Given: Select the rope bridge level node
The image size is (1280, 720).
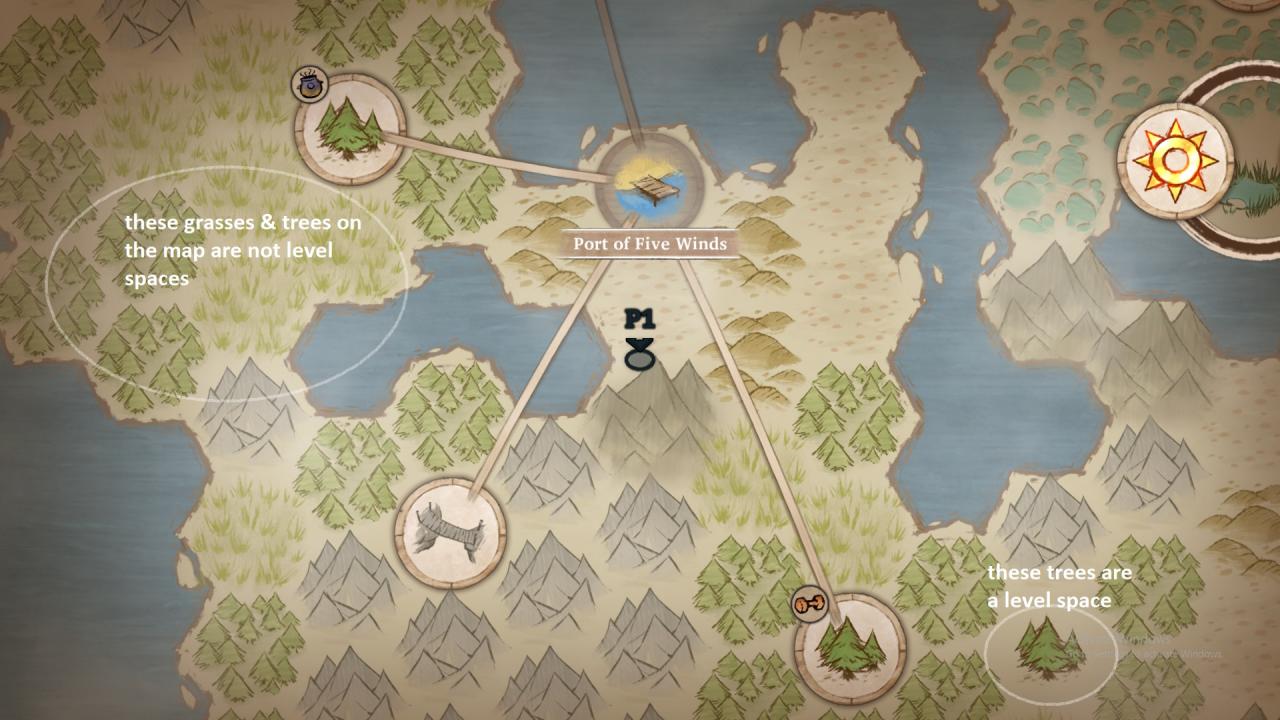Looking at the screenshot, I should tap(449, 532).
